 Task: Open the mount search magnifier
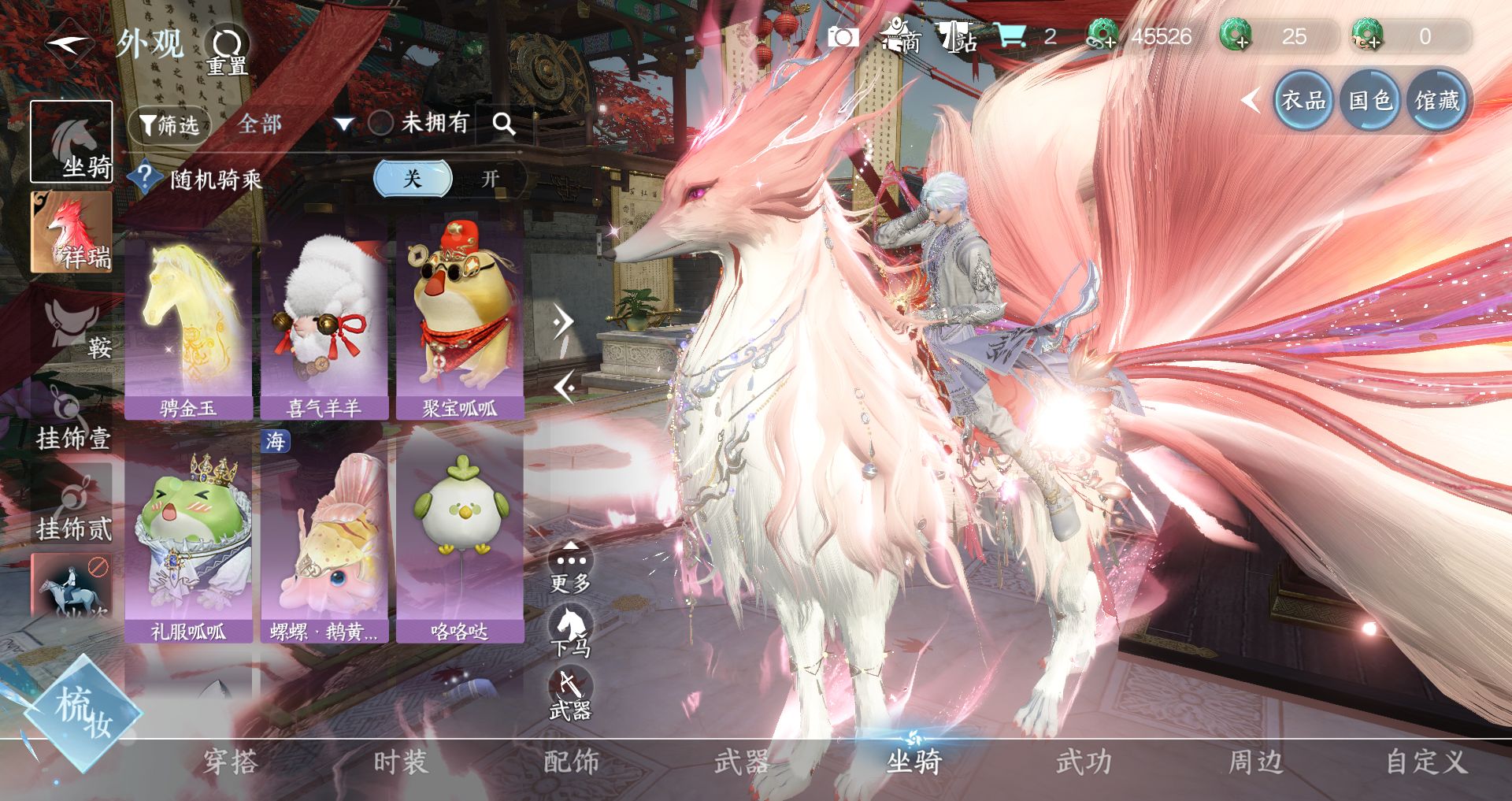[504, 124]
